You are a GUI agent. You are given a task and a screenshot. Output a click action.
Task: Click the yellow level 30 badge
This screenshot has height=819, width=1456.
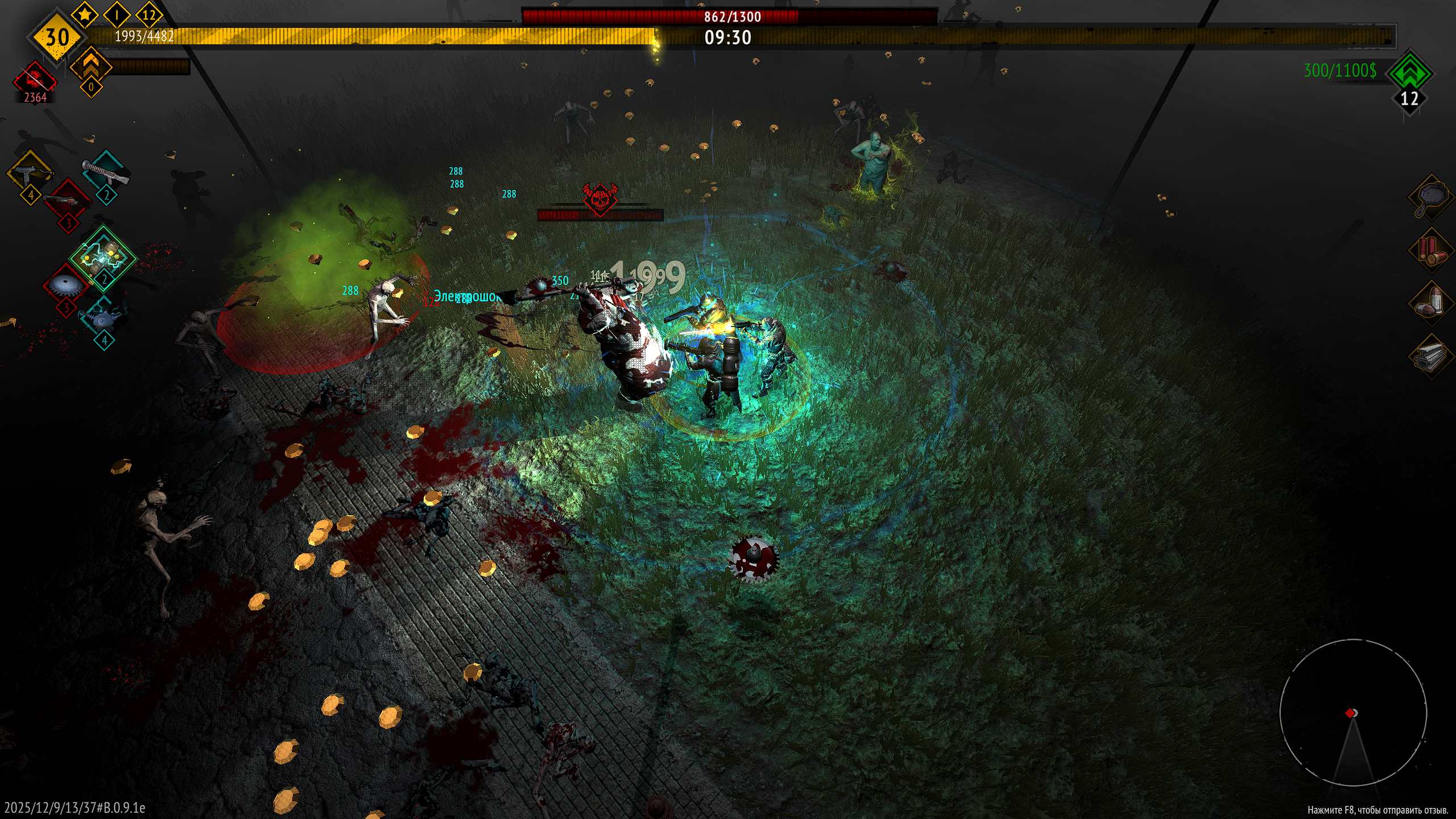click(57, 38)
